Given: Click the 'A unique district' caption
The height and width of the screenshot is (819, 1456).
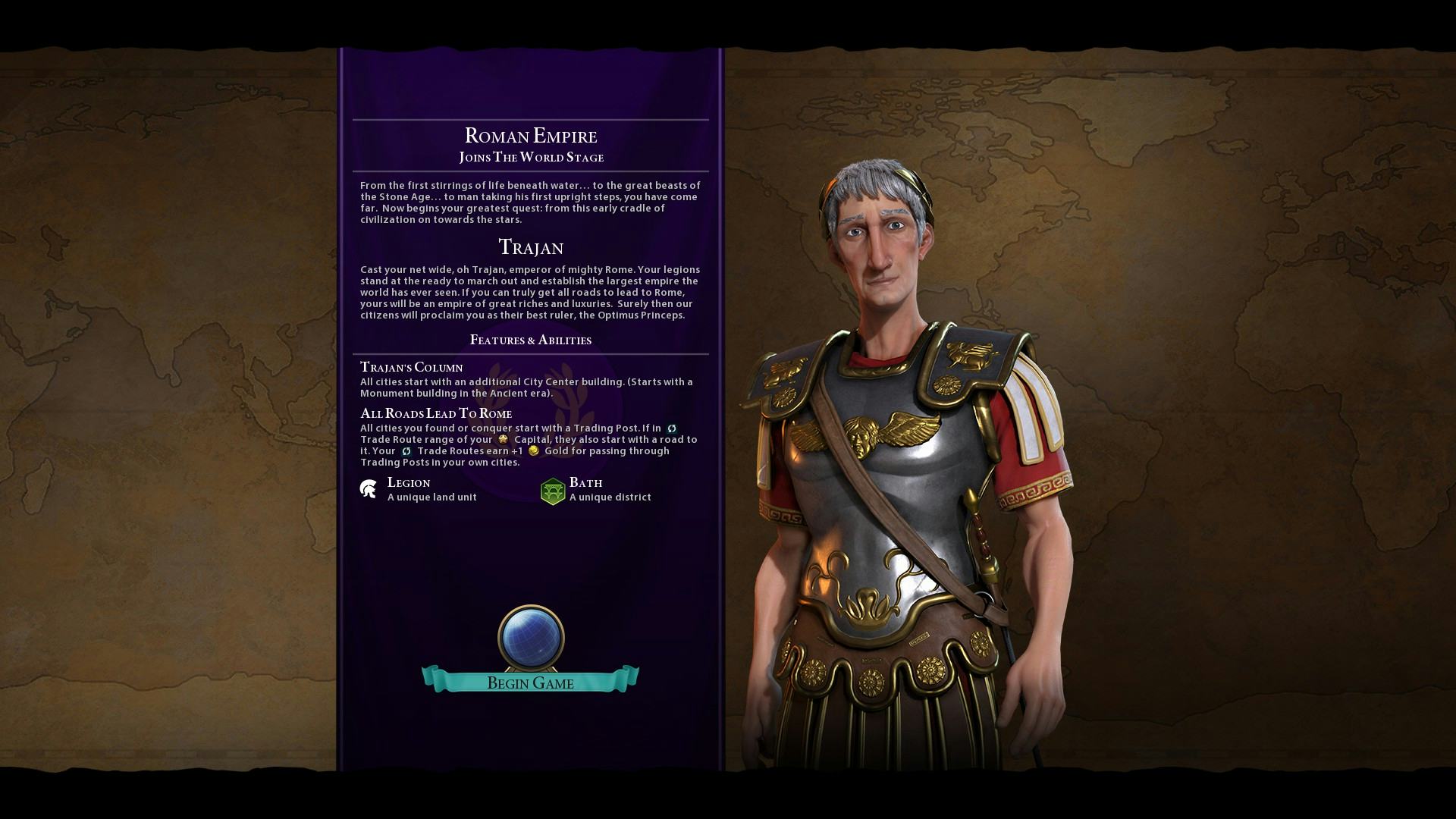Looking at the screenshot, I should 610,497.
